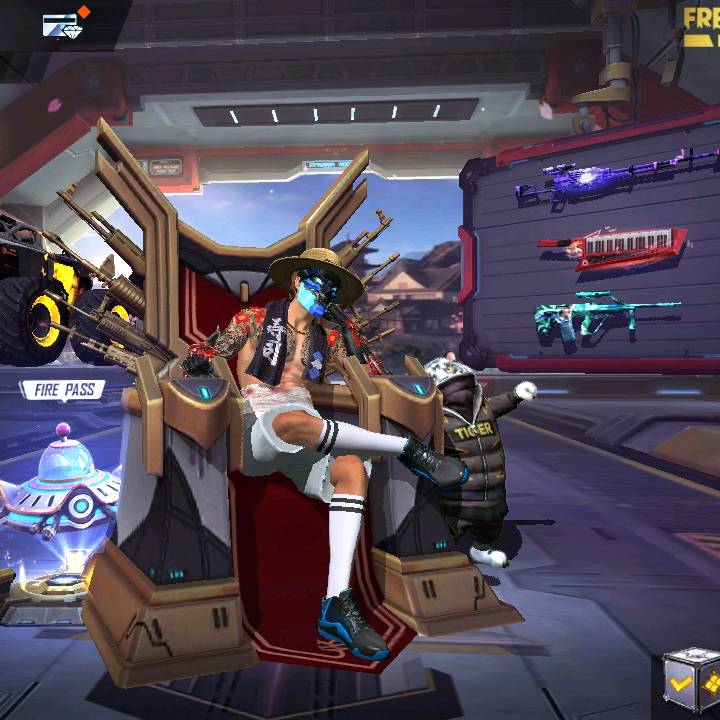The height and width of the screenshot is (720, 720).
Task: Open the checkmark cube missions icon
Action: tap(692, 683)
